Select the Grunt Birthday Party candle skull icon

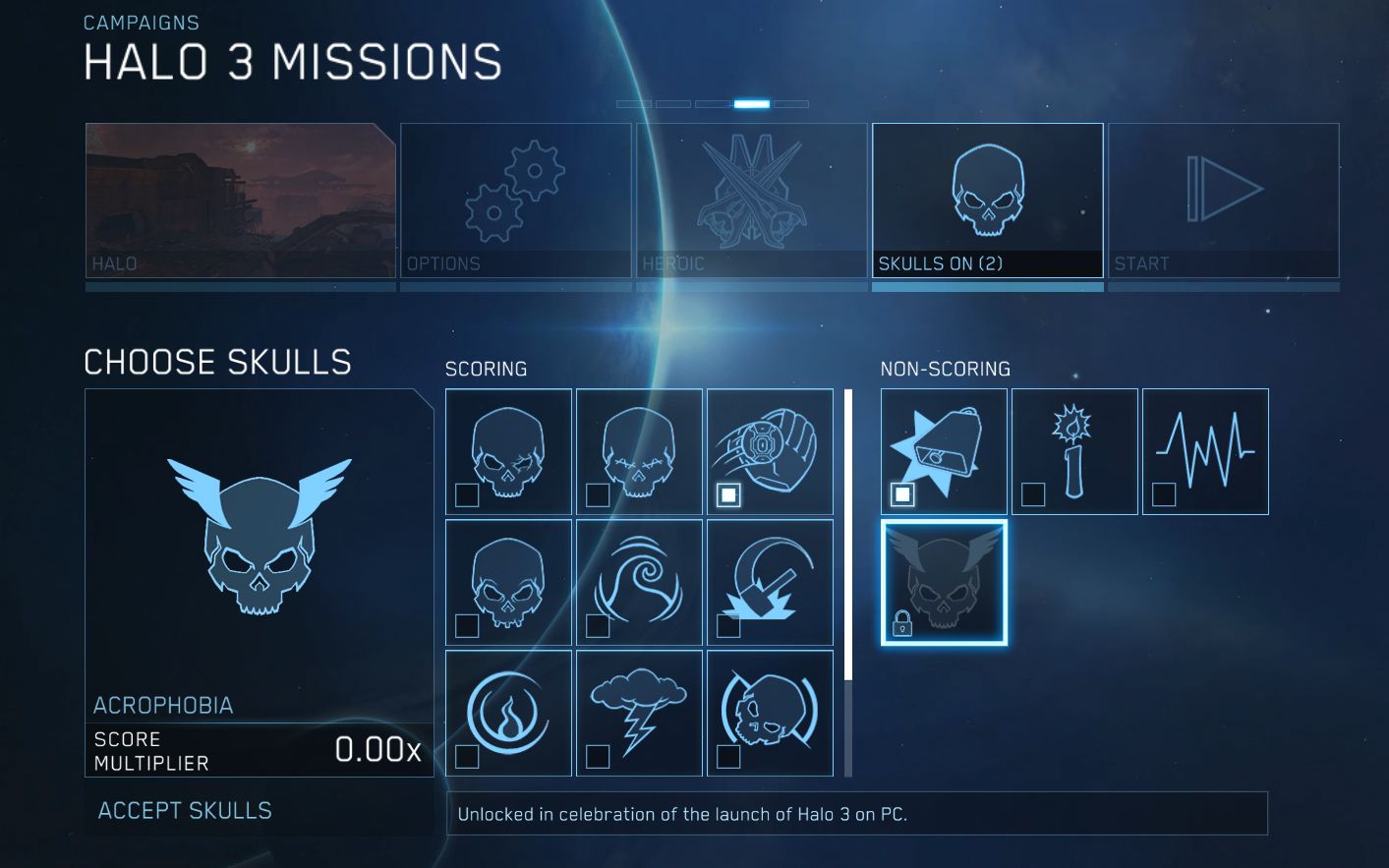[x=1074, y=447]
